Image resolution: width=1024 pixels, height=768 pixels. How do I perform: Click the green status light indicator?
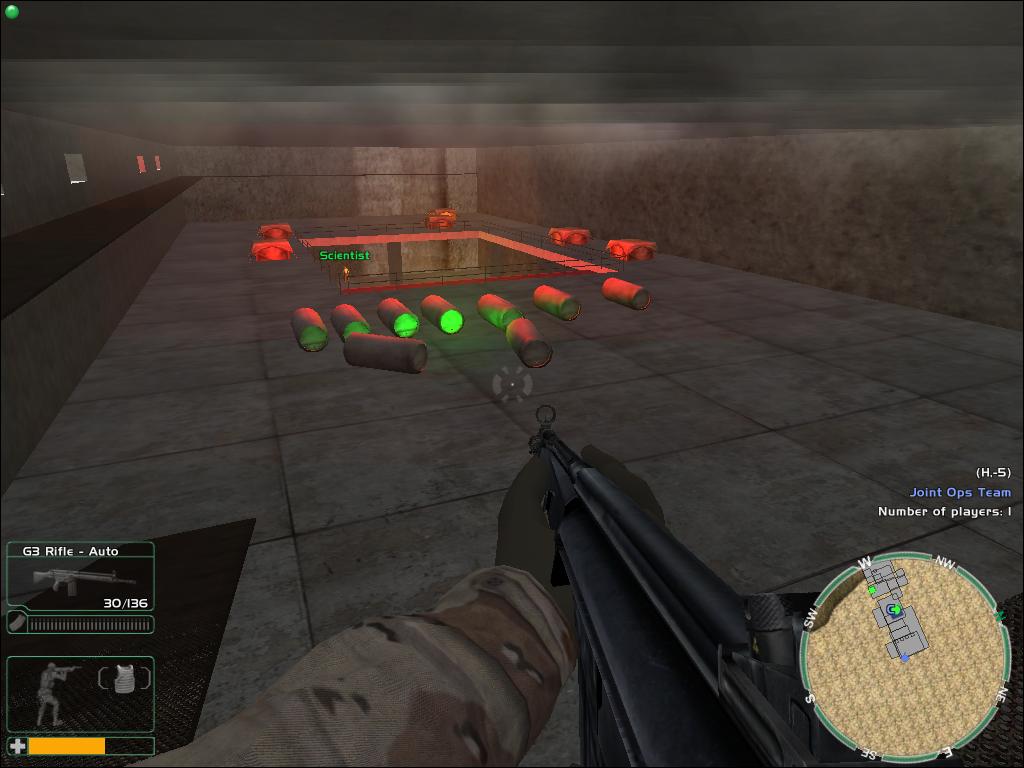click(x=12, y=12)
